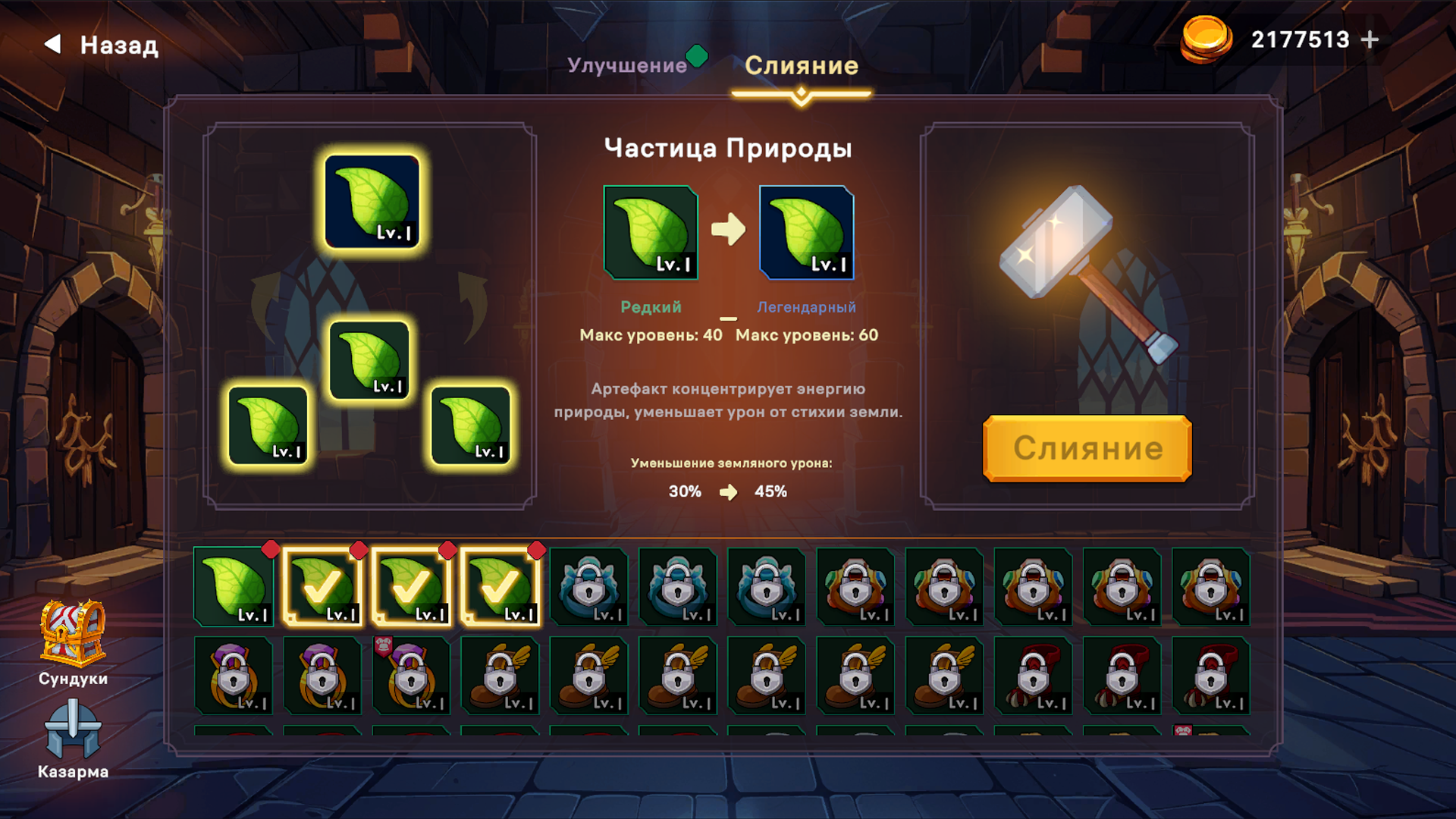1456x819 pixels.
Task: Switch to the Слияние tab
Action: tap(802, 66)
